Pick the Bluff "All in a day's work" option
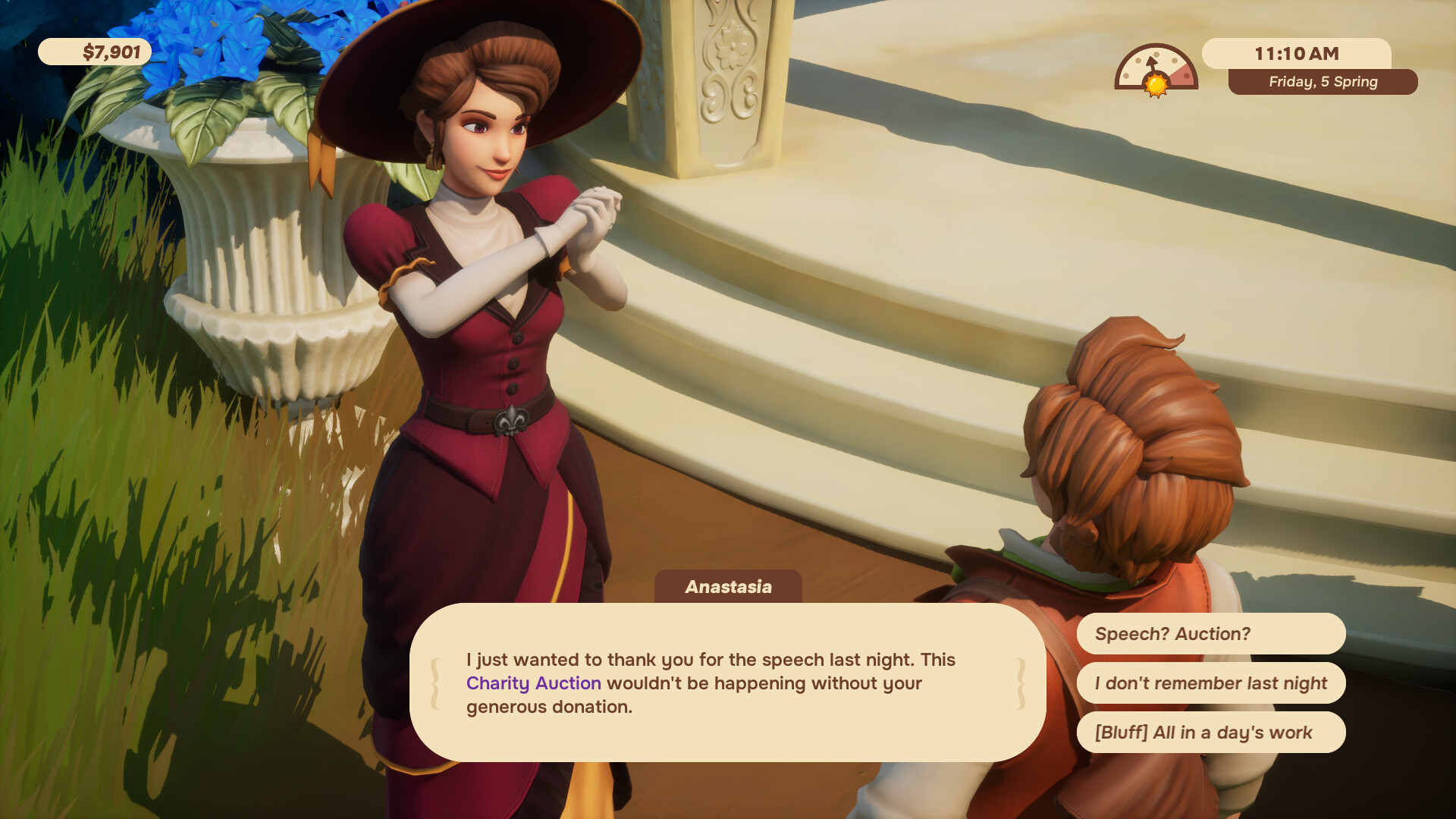The height and width of the screenshot is (819, 1456). tap(1210, 733)
